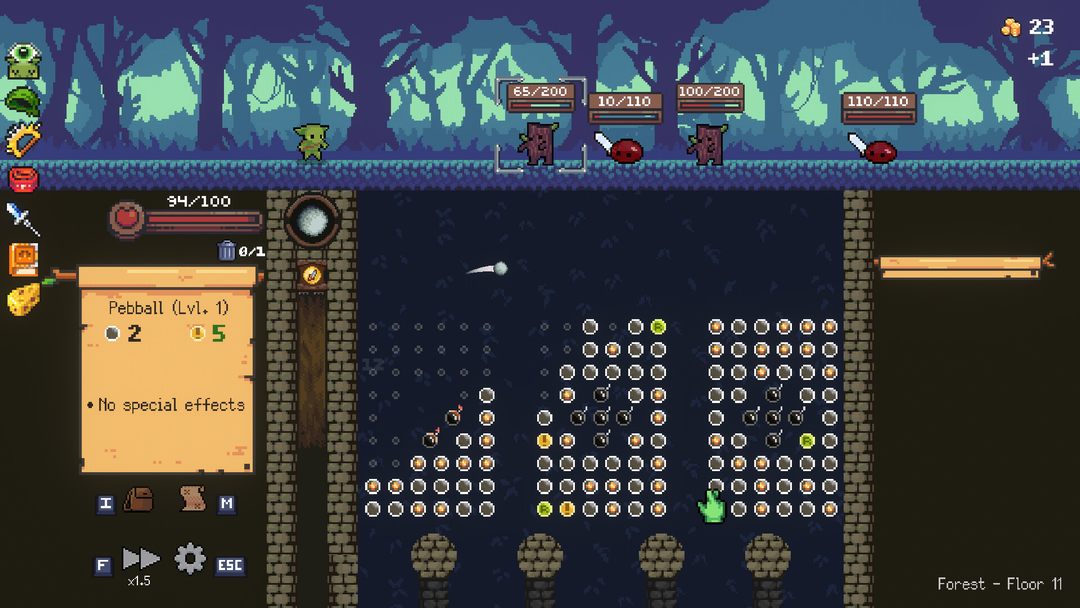Inspect the blue dagger relic
Screen dimensions: 1080x608
(23, 218)
